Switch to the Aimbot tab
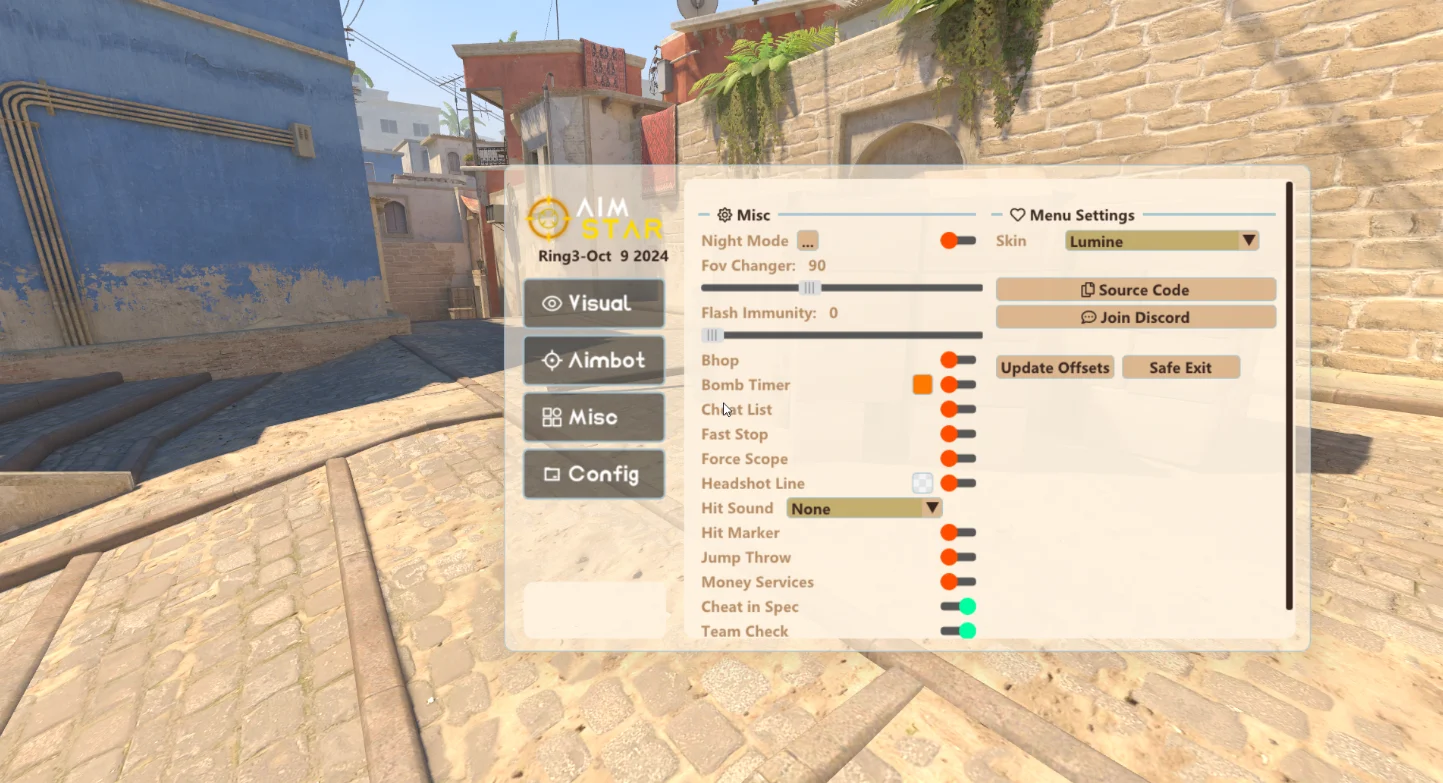The width and height of the screenshot is (1443, 783). click(x=594, y=360)
